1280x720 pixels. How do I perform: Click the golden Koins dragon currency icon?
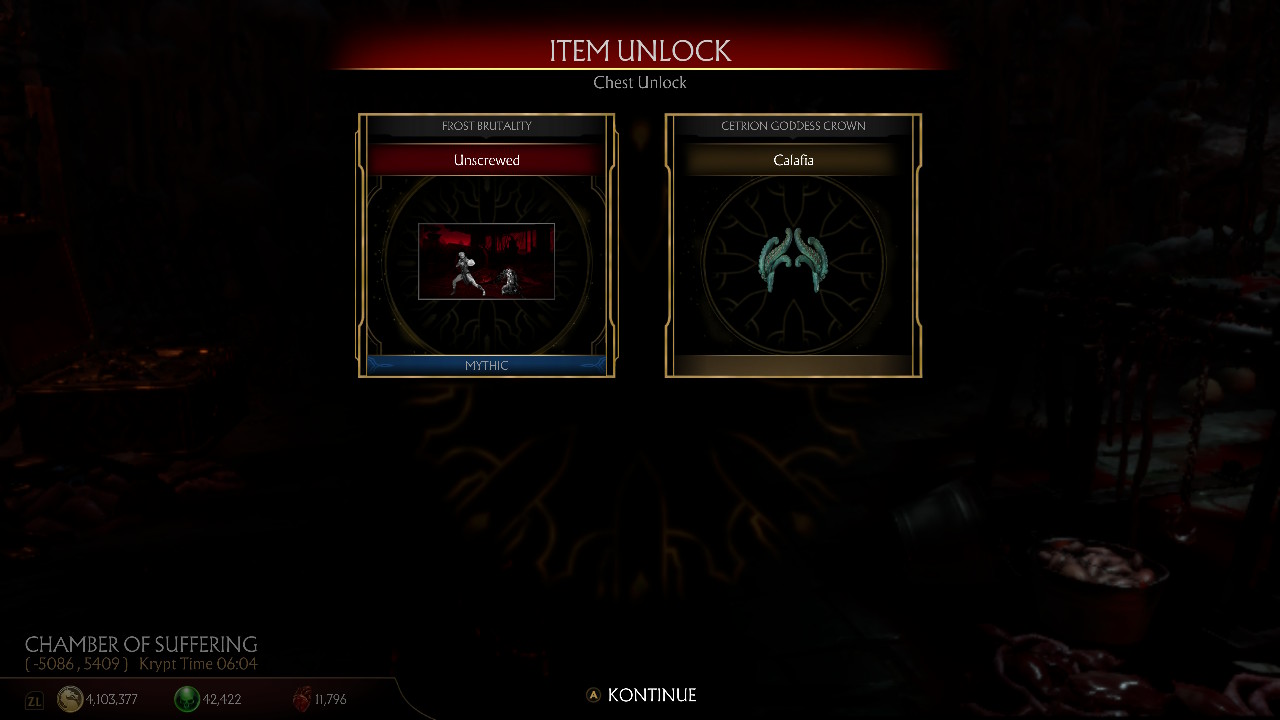click(70, 699)
